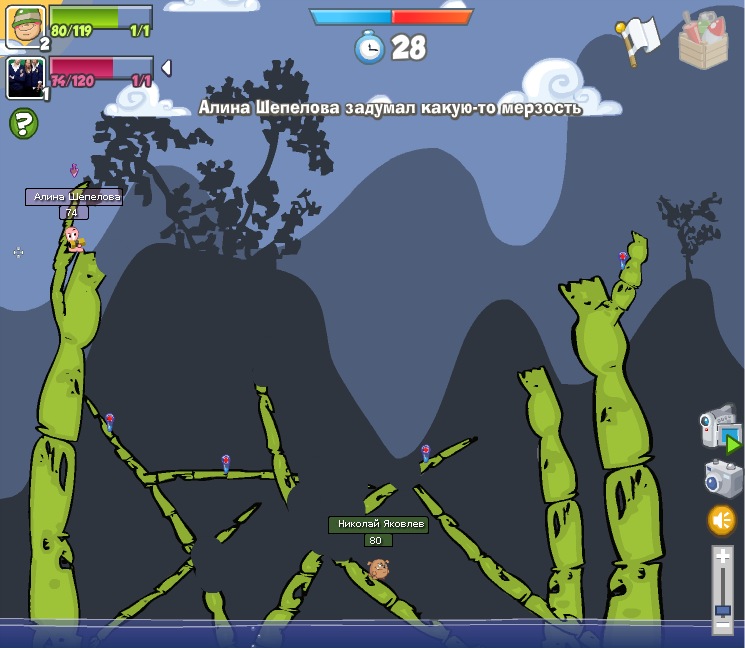The height and width of the screenshot is (650, 745).
Task: Open the help question mark button
Action: pos(24,124)
